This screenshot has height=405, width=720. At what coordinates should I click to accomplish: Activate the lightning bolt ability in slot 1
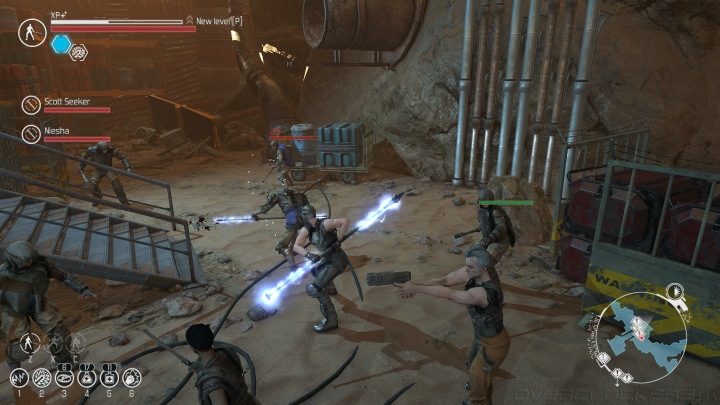18,378
